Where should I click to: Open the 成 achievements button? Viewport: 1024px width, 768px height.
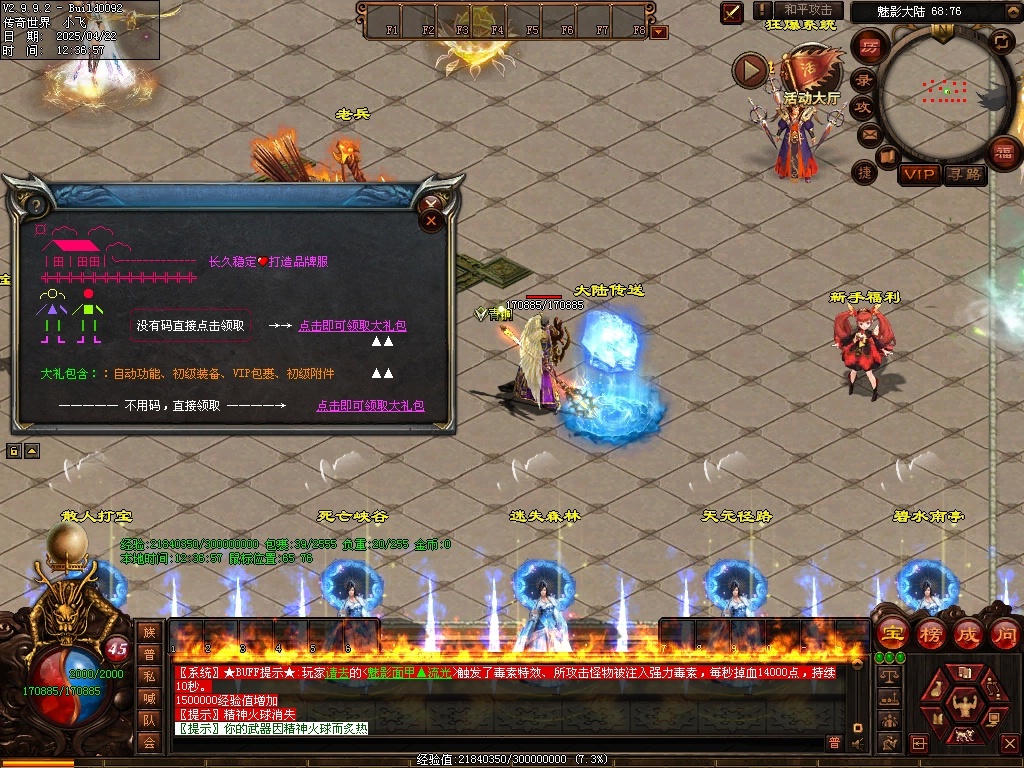coord(967,634)
